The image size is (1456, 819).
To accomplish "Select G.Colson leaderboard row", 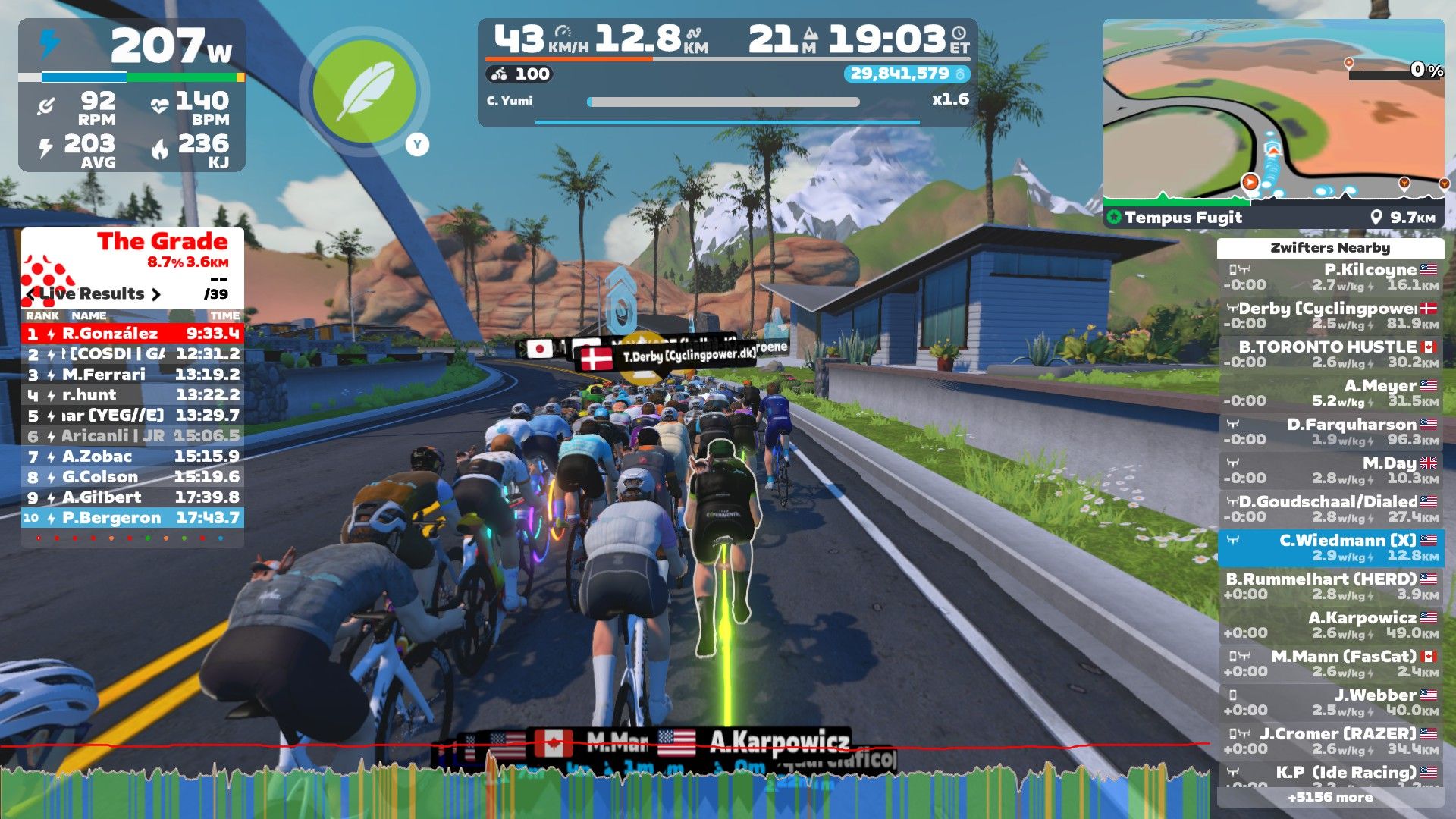I will (x=133, y=477).
